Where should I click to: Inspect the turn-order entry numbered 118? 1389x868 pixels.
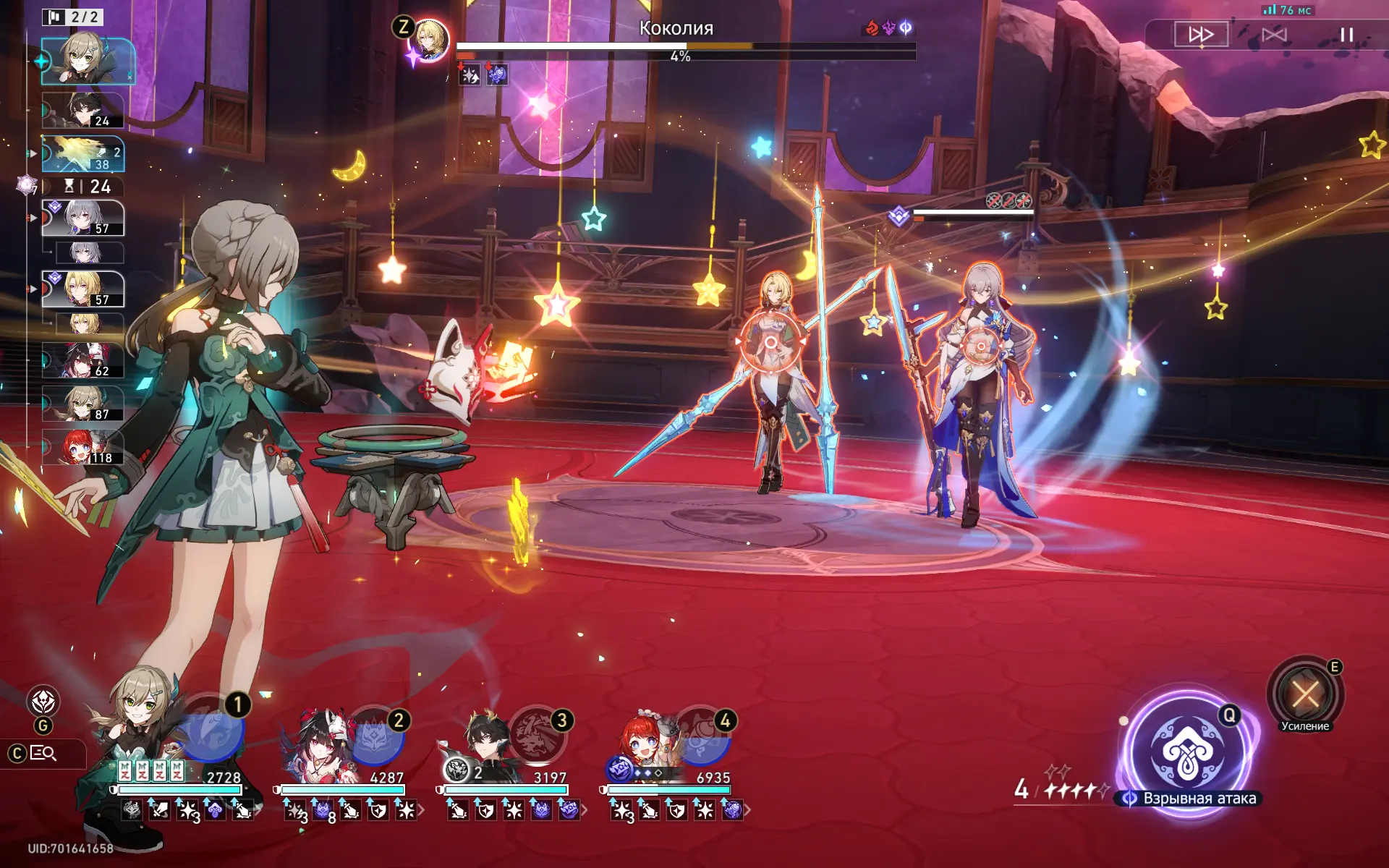coord(82,446)
